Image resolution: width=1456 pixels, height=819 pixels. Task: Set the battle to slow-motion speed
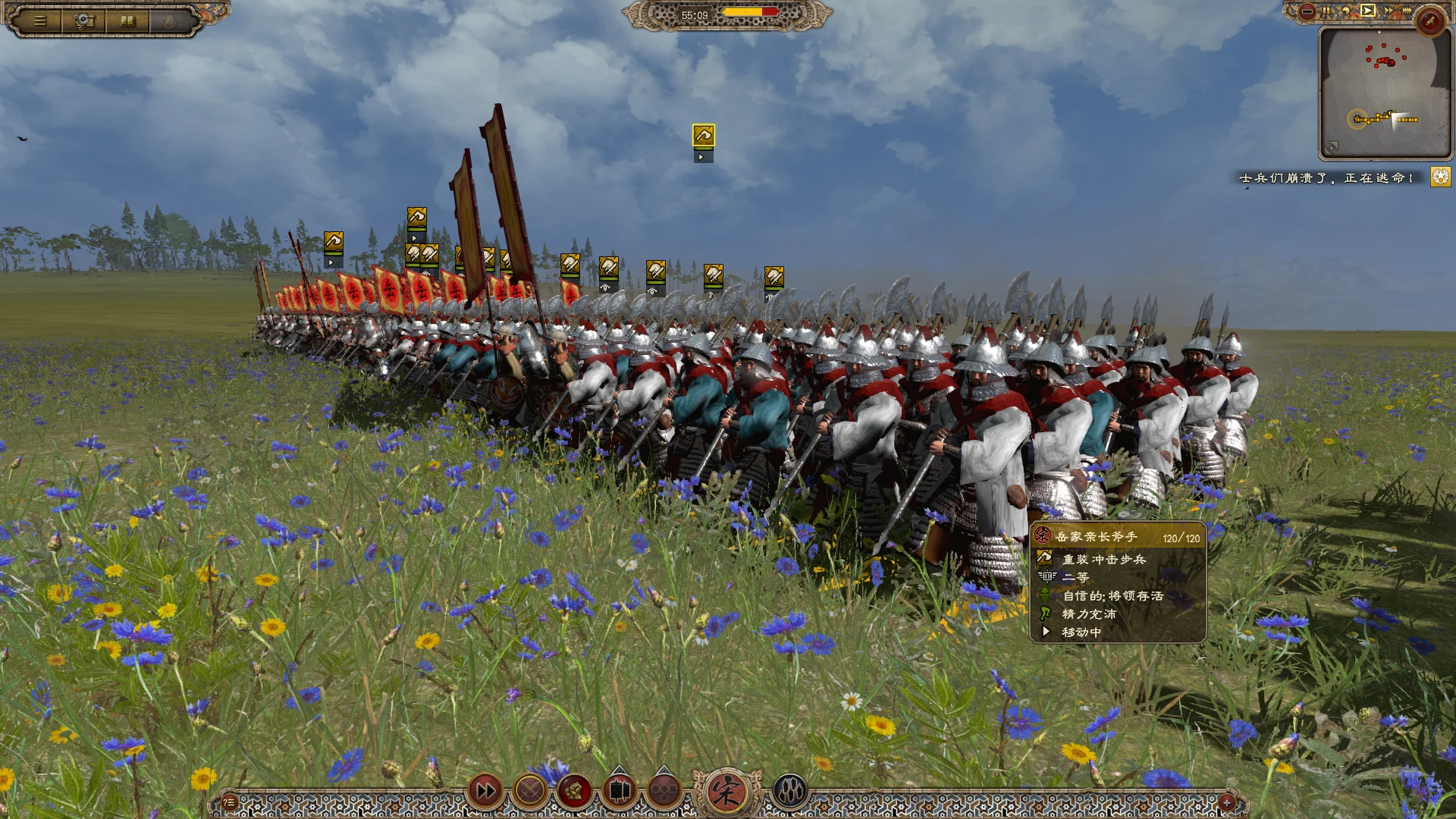point(1346,11)
